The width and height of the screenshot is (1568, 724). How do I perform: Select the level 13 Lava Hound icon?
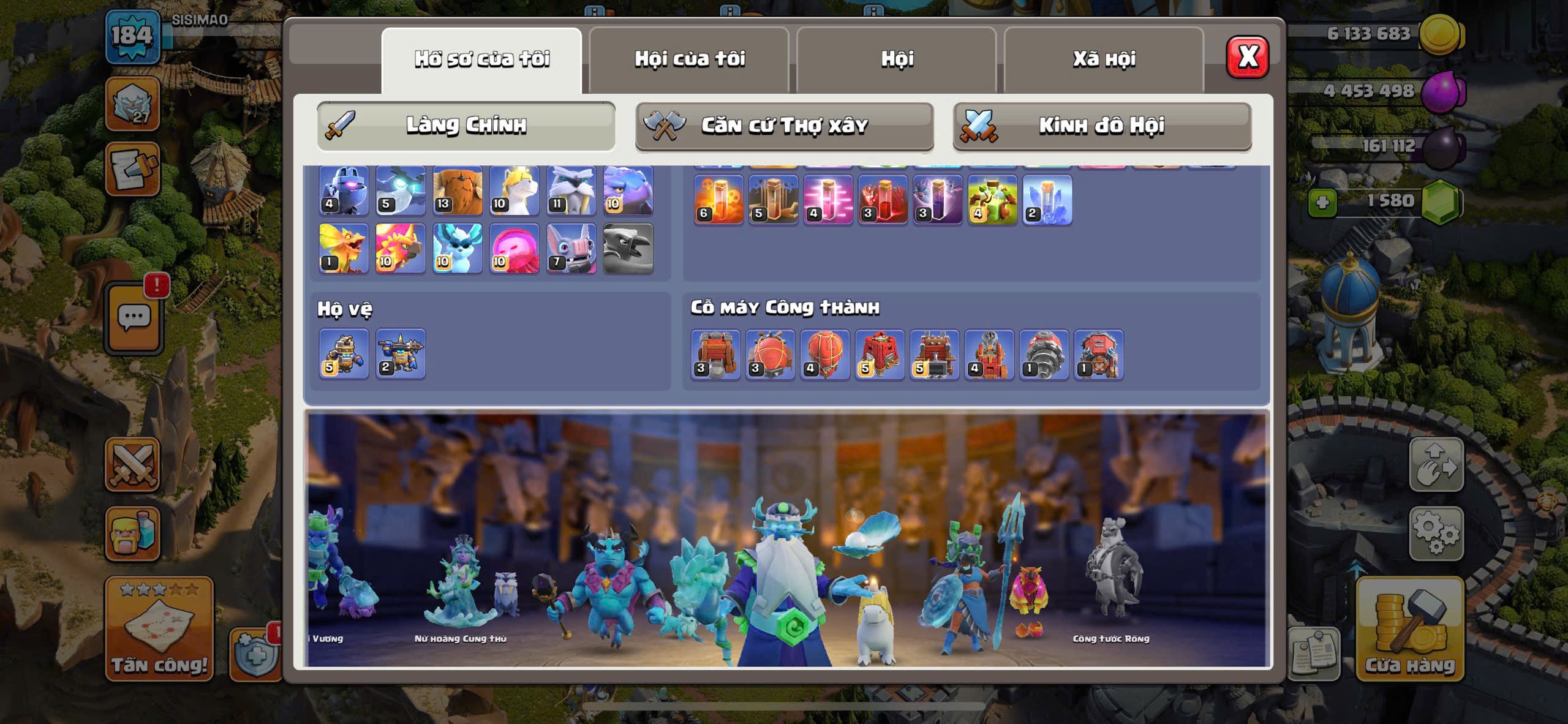coord(458,191)
